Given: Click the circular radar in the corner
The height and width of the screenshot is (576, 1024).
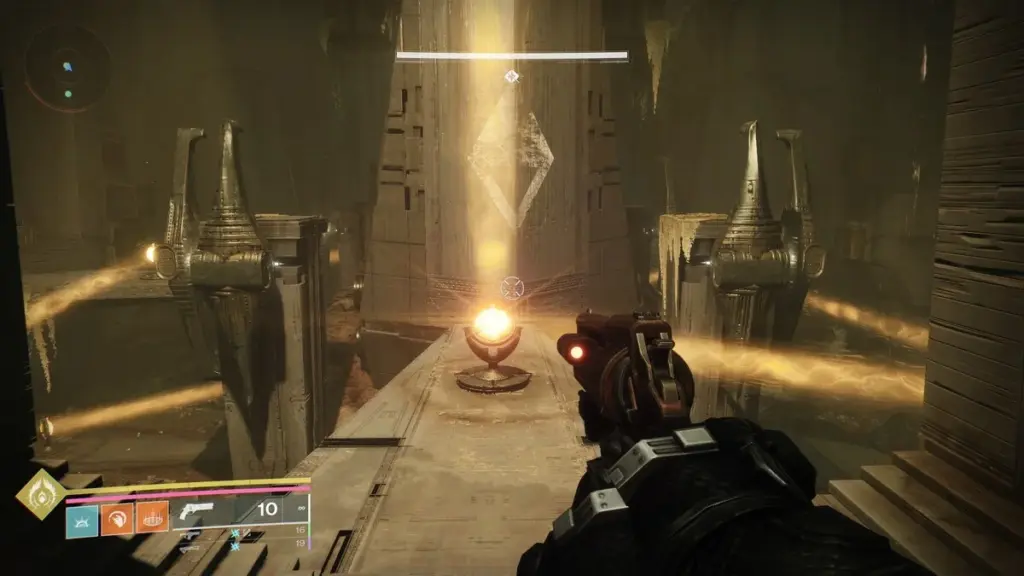Looking at the screenshot, I should [68, 69].
